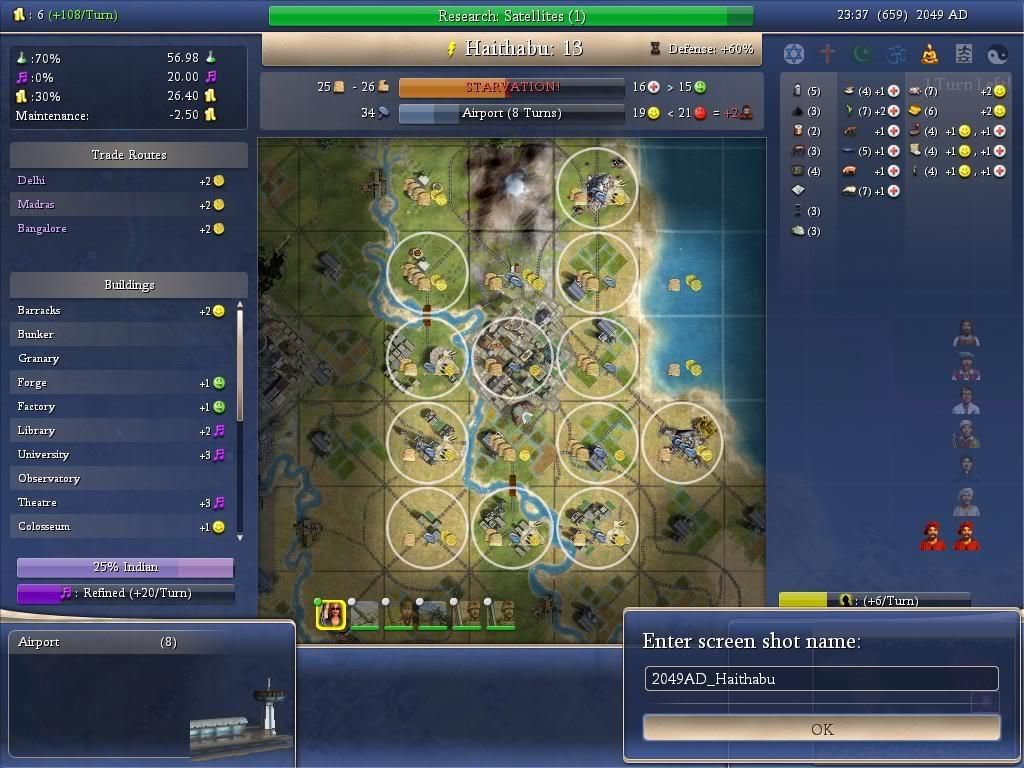
Task: Select the Buddhism religion icon
Action: point(930,54)
